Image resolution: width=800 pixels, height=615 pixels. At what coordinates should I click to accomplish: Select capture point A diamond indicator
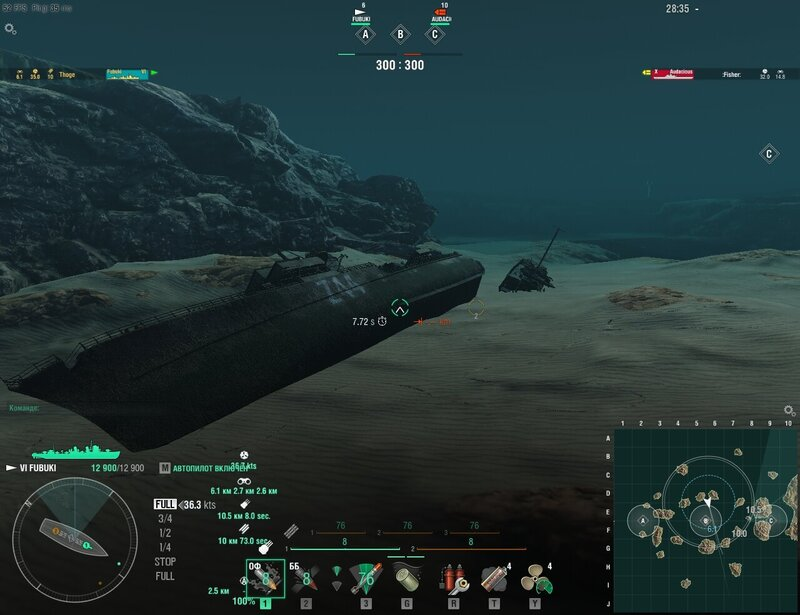point(365,34)
